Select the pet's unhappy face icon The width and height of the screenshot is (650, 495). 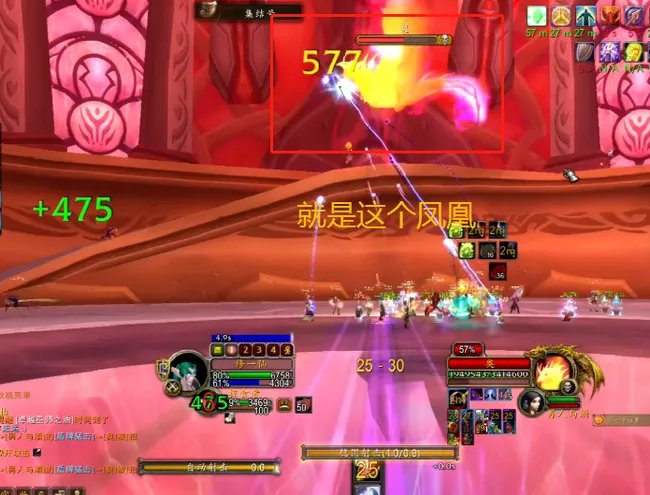[285, 405]
